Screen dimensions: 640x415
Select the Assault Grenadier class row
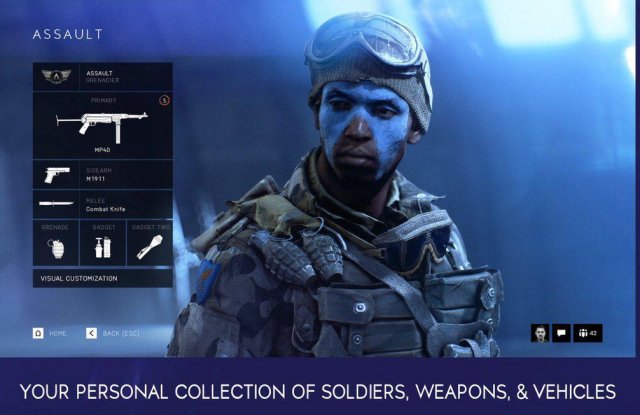[102, 77]
